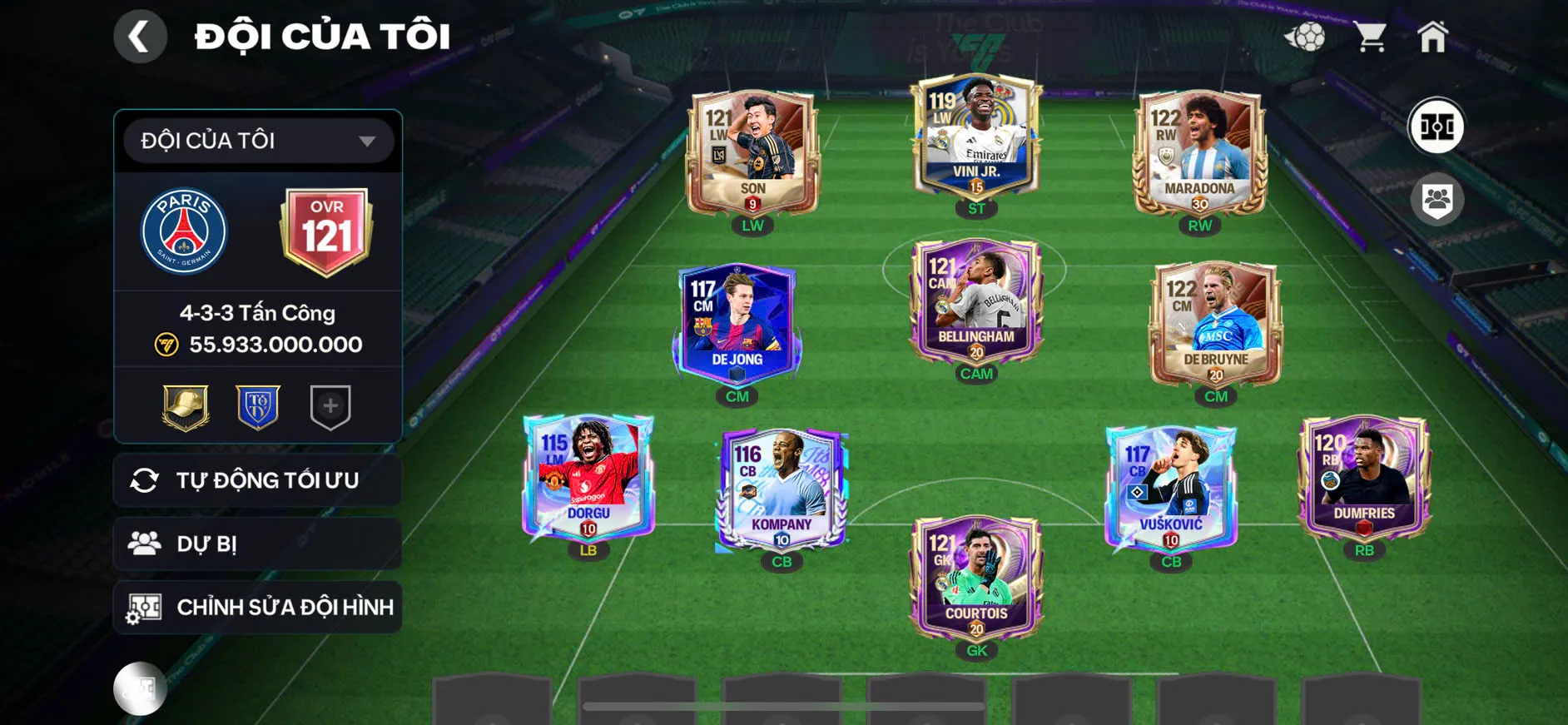Choose the Courtois goalkeeper card
The image size is (1568, 725).
(x=976, y=578)
